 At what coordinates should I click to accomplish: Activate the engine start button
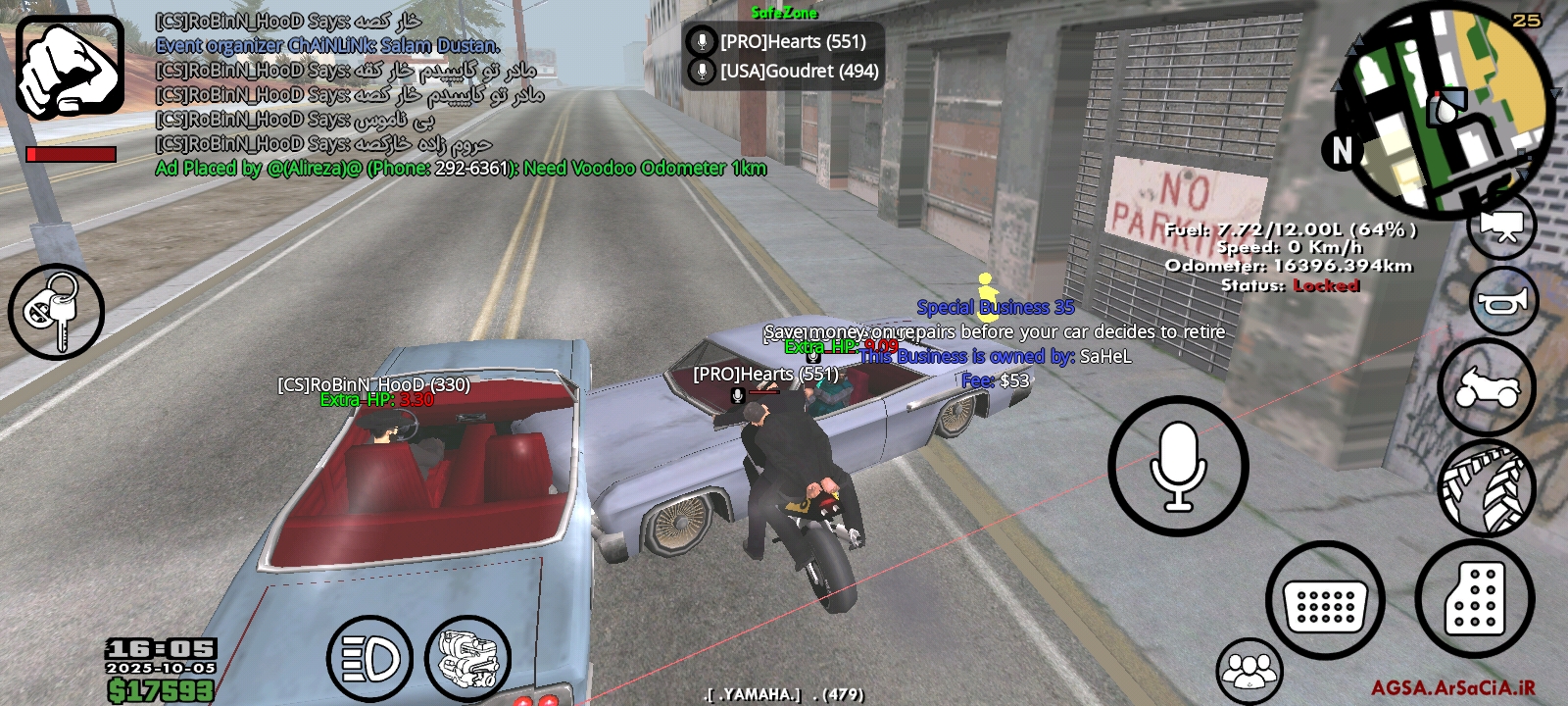468,659
